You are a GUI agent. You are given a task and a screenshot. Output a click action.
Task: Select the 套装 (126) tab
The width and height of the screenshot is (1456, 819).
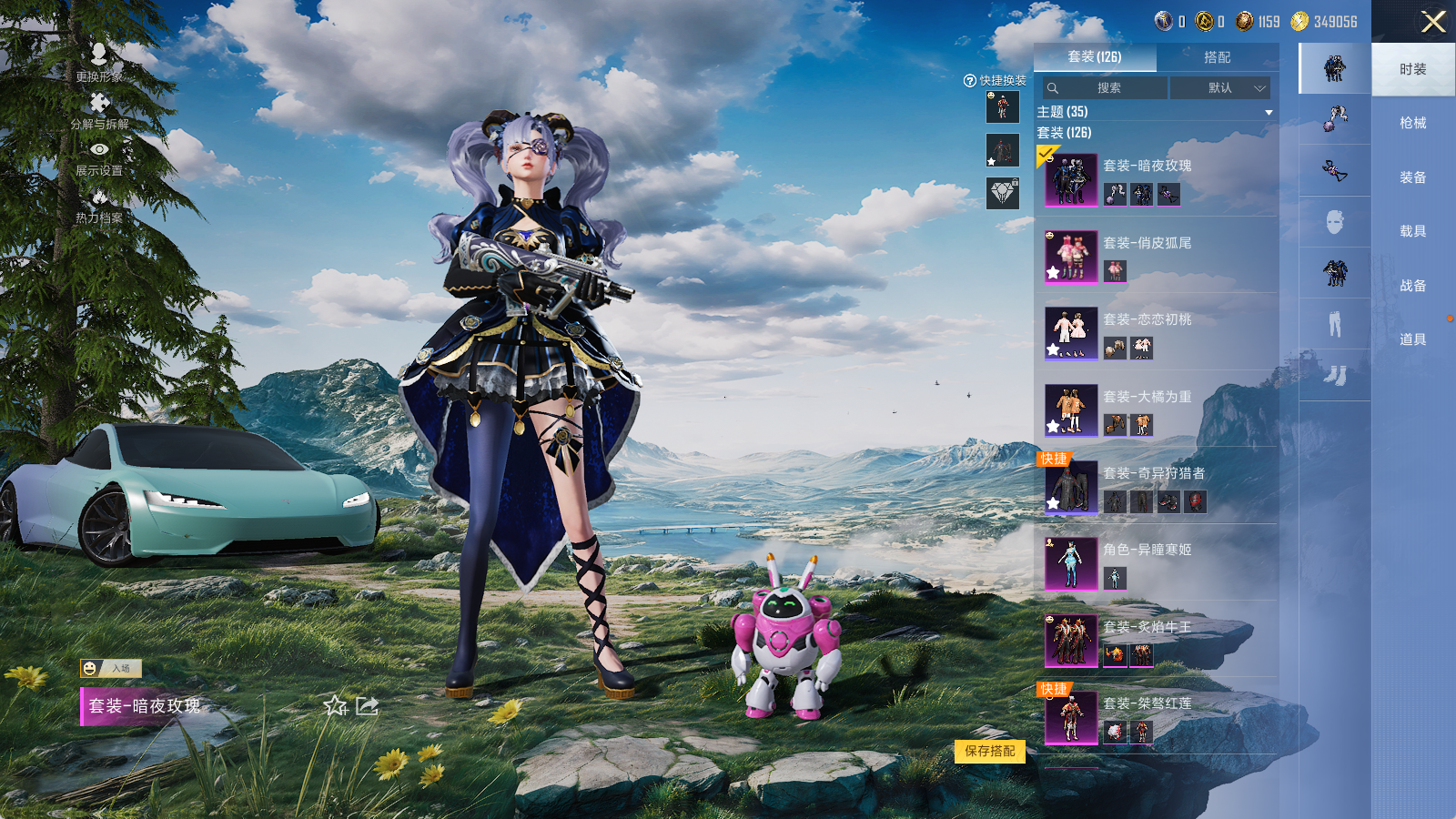tap(1095, 57)
